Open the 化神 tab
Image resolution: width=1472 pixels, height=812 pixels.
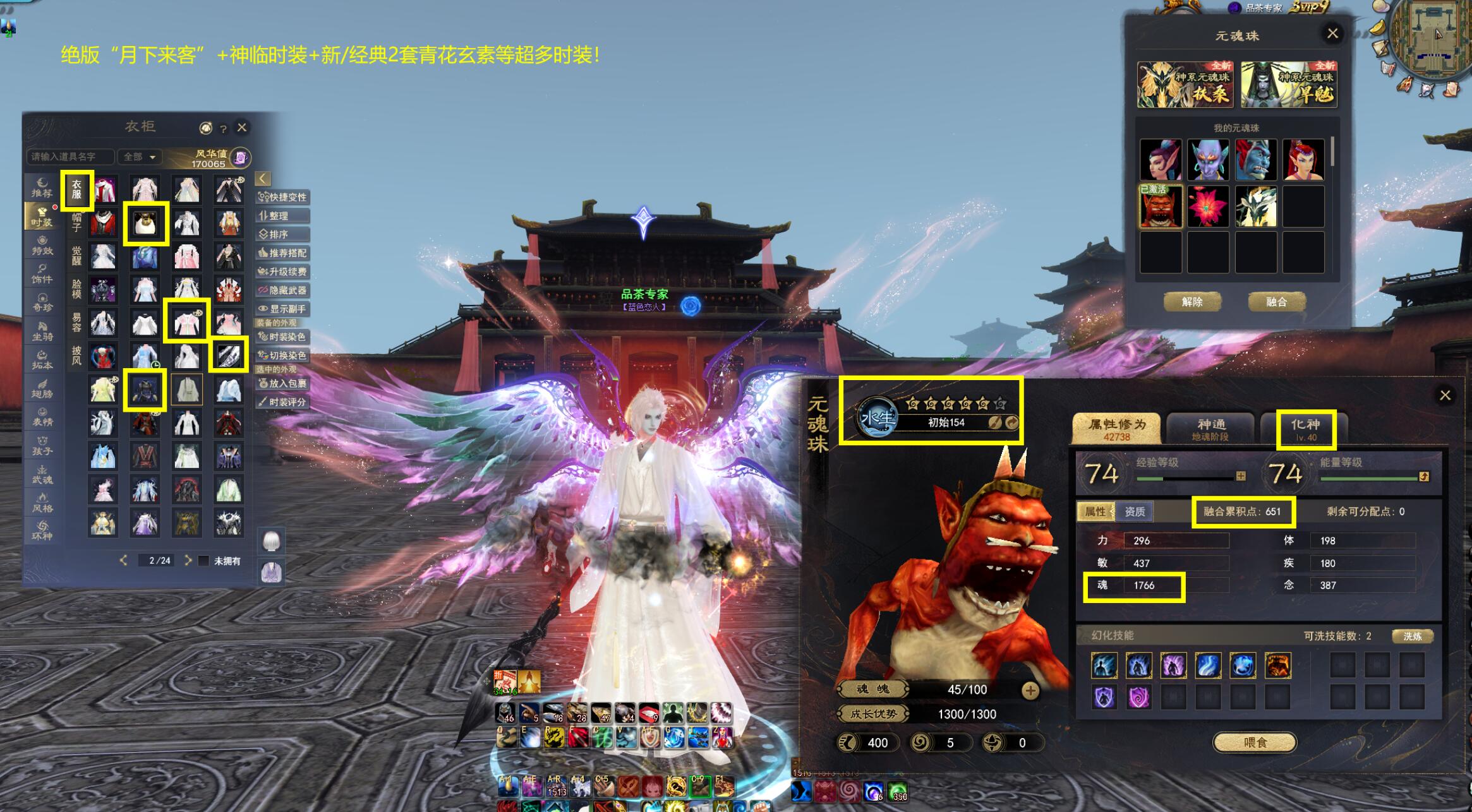point(1305,429)
